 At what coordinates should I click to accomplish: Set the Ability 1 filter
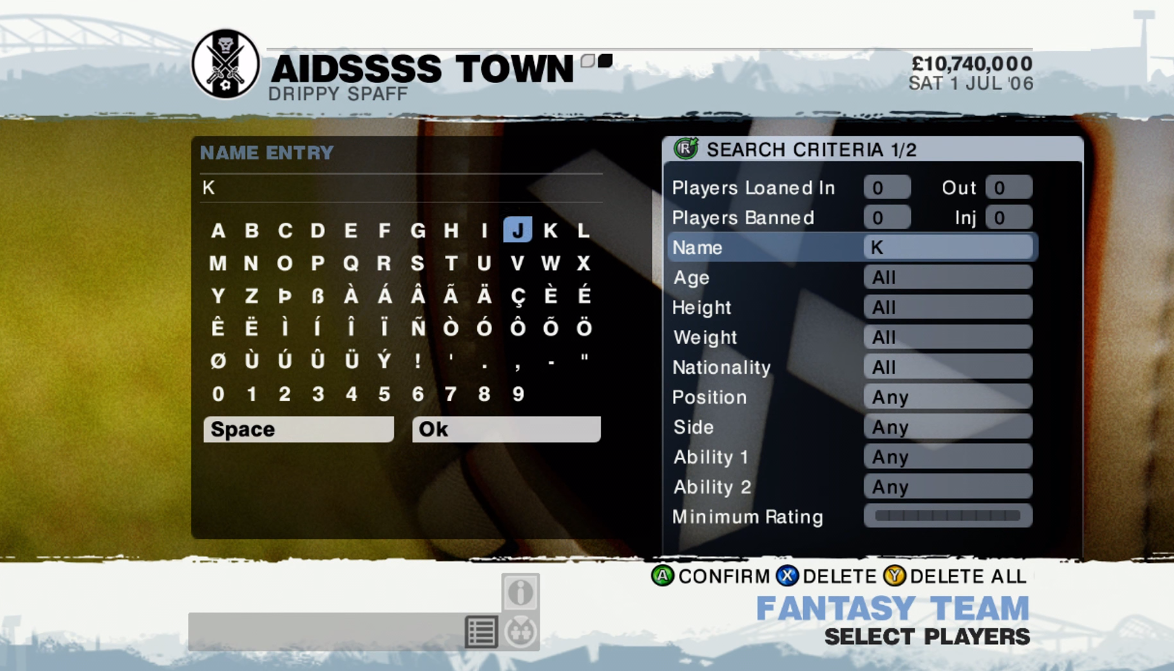[947, 457]
